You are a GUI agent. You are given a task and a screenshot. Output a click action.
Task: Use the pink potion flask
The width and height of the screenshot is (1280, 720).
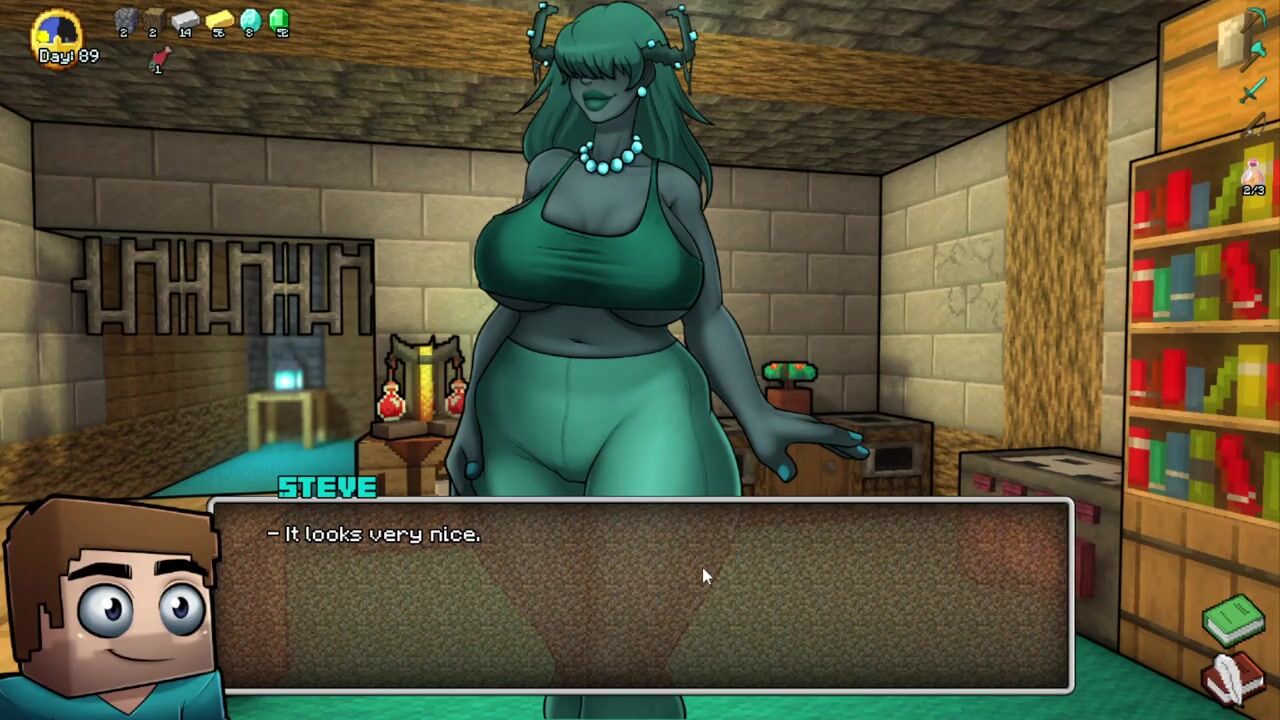click(x=1254, y=172)
